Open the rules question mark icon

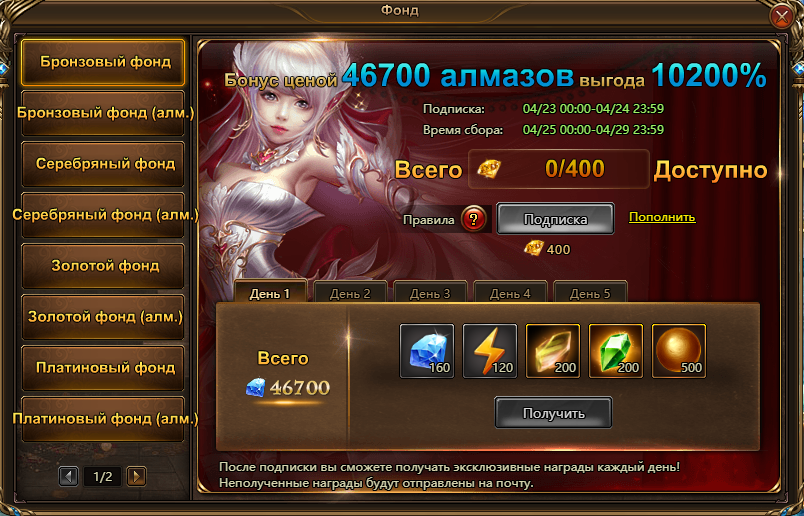pyautogui.click(x=474, y=219)
